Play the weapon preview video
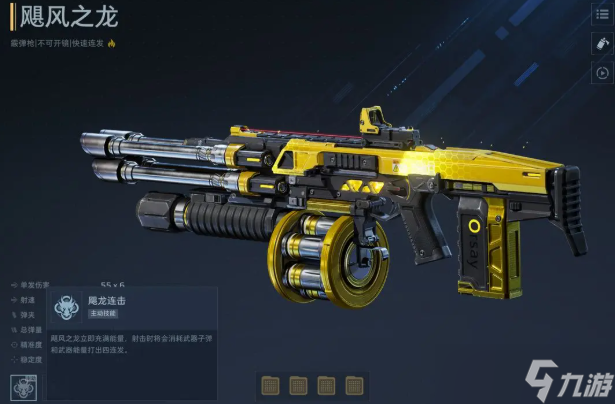The width and height of the screenshot is (615, 404). [x=601, y=72]
